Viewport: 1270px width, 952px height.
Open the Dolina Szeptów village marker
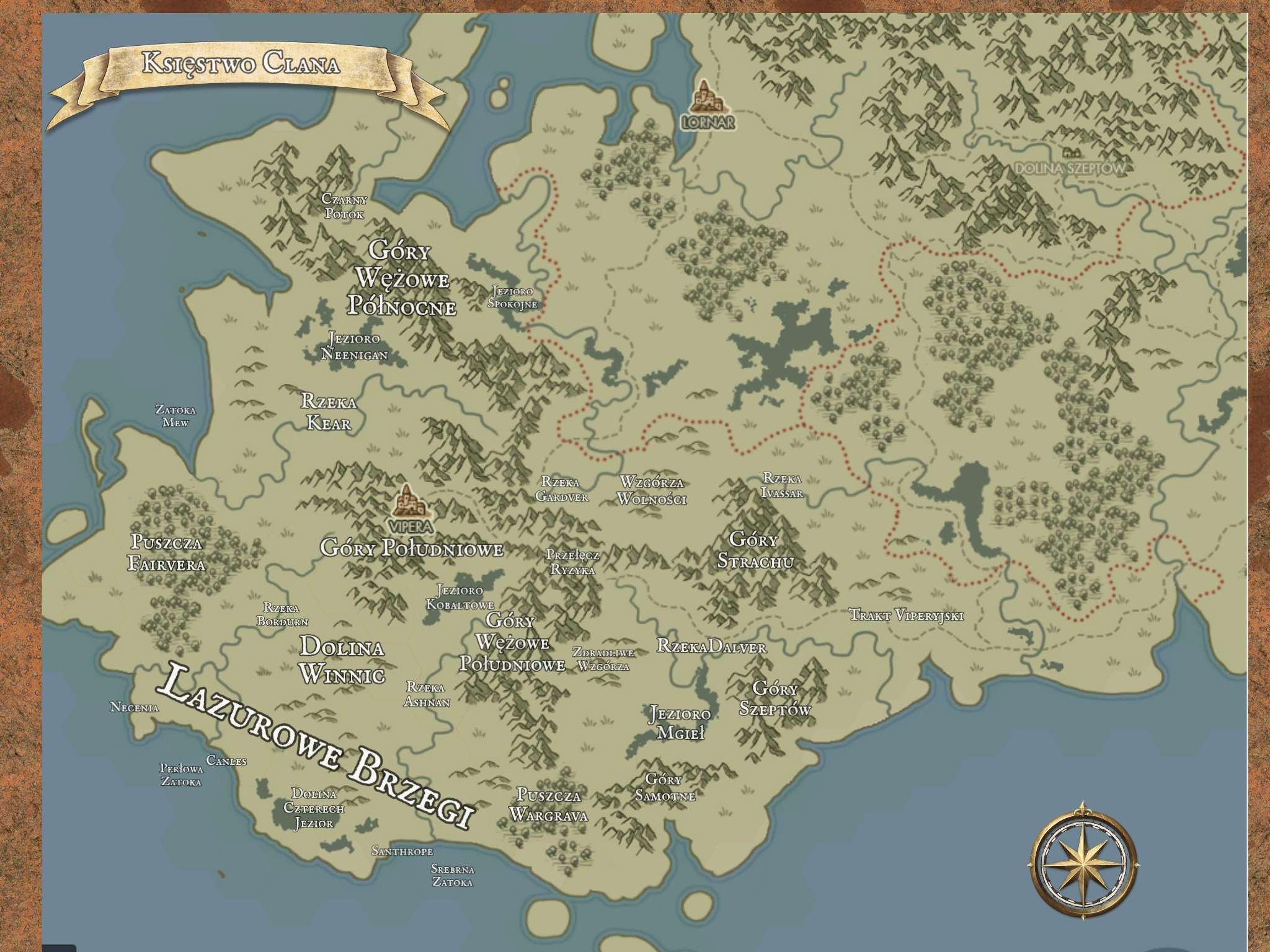tap(1069, 153)
